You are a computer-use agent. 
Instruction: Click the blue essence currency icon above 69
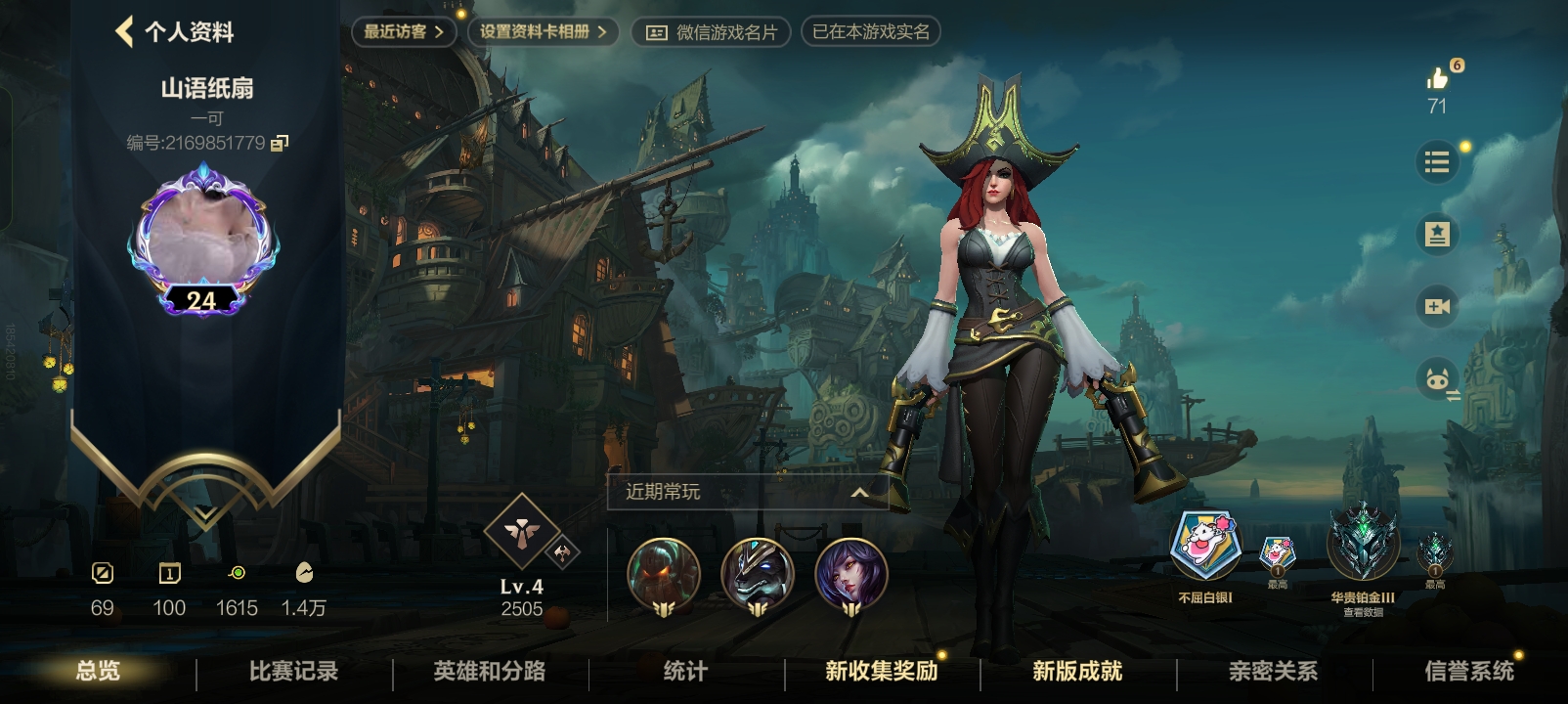tap(102, 572)
